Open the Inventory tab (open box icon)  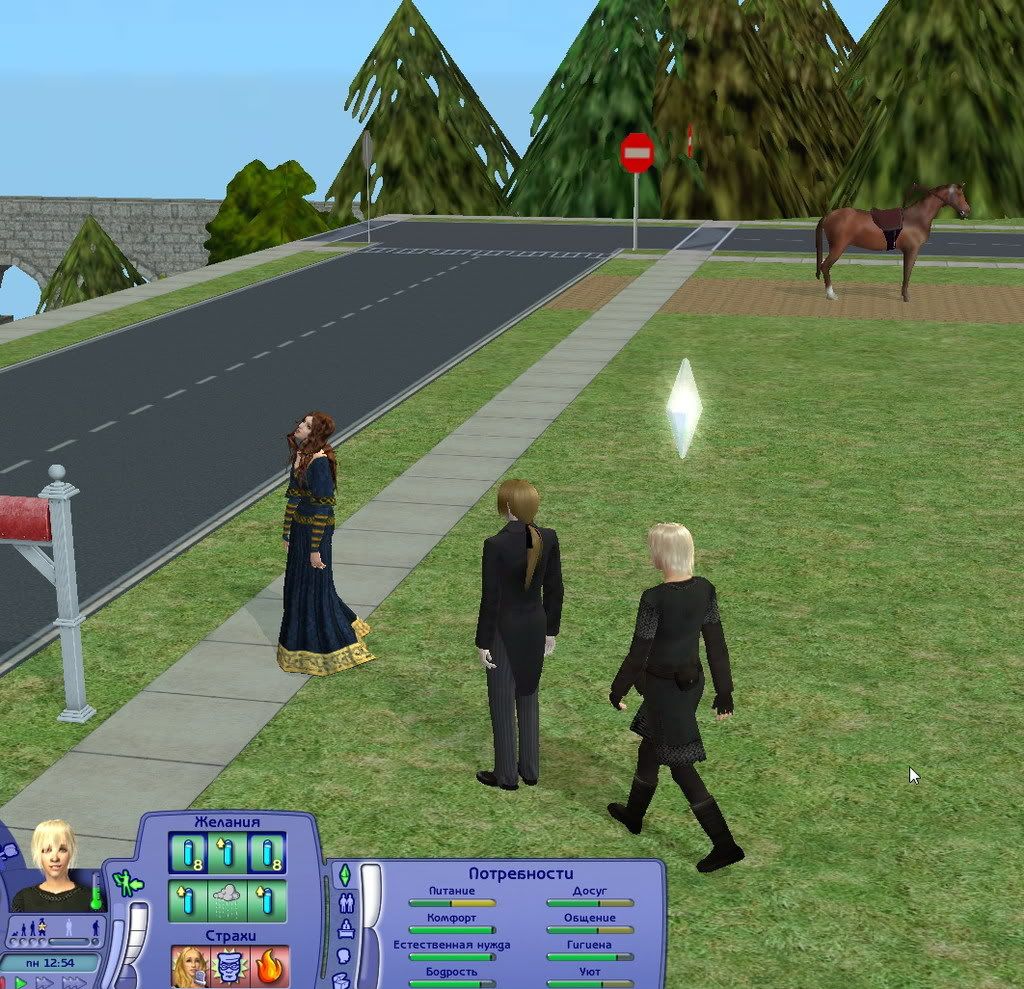[x=342, y=978]
